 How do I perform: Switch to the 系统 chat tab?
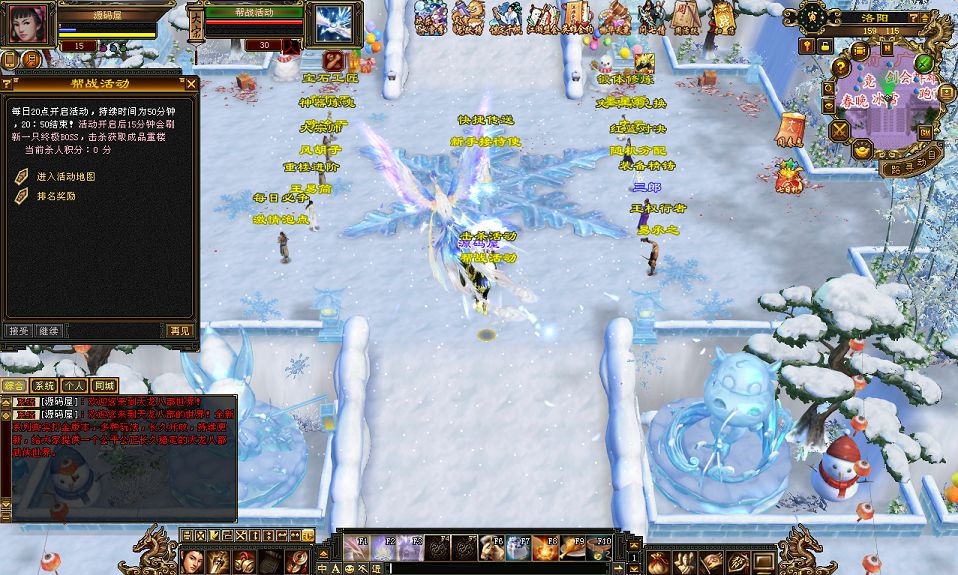44,385
